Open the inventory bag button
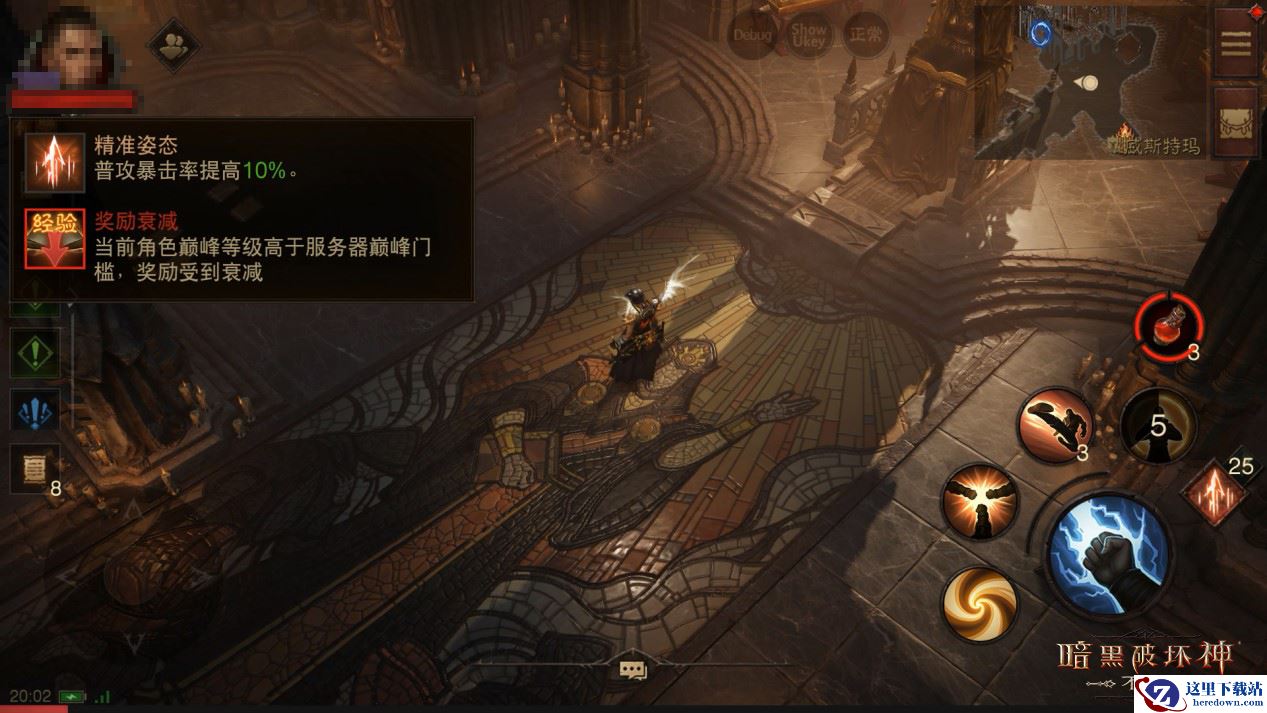The image size is (1267, 713). [1236, 122]
